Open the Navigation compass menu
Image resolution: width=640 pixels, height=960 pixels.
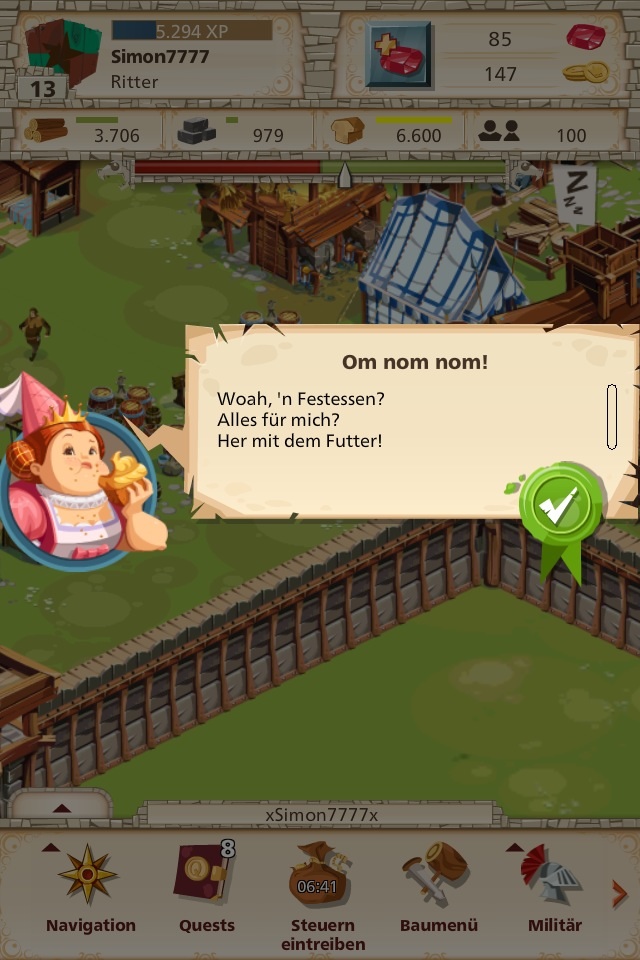point(89,885)
